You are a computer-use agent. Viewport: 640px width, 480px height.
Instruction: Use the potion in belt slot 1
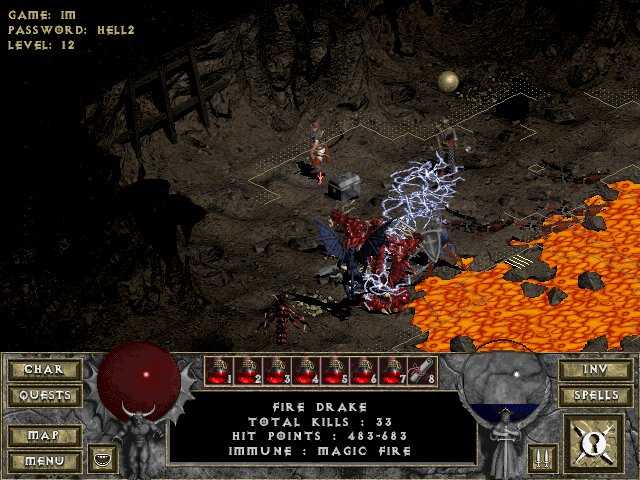pos(219,371)
